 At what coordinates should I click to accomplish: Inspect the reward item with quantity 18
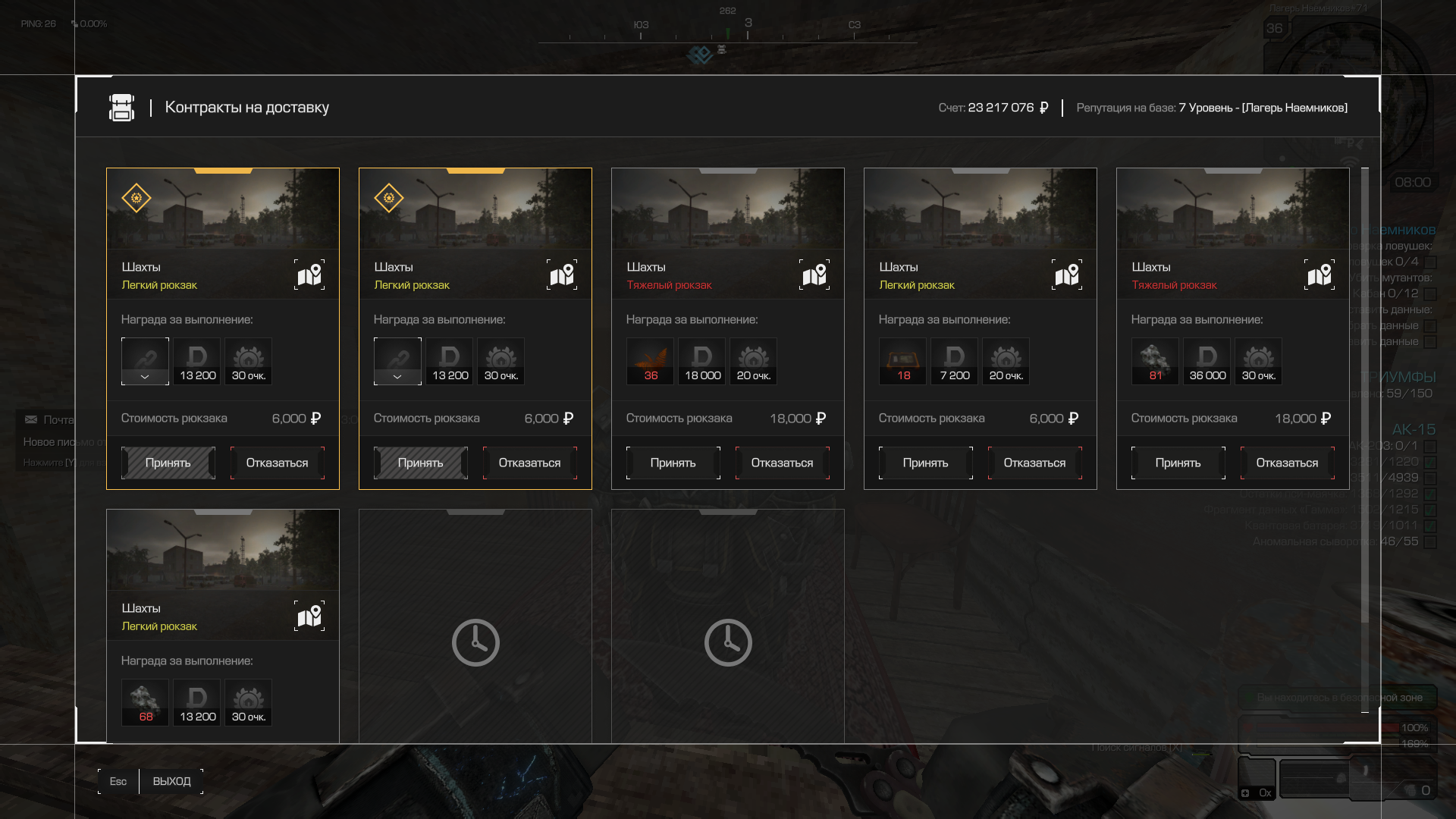click(x=903, y=361)
